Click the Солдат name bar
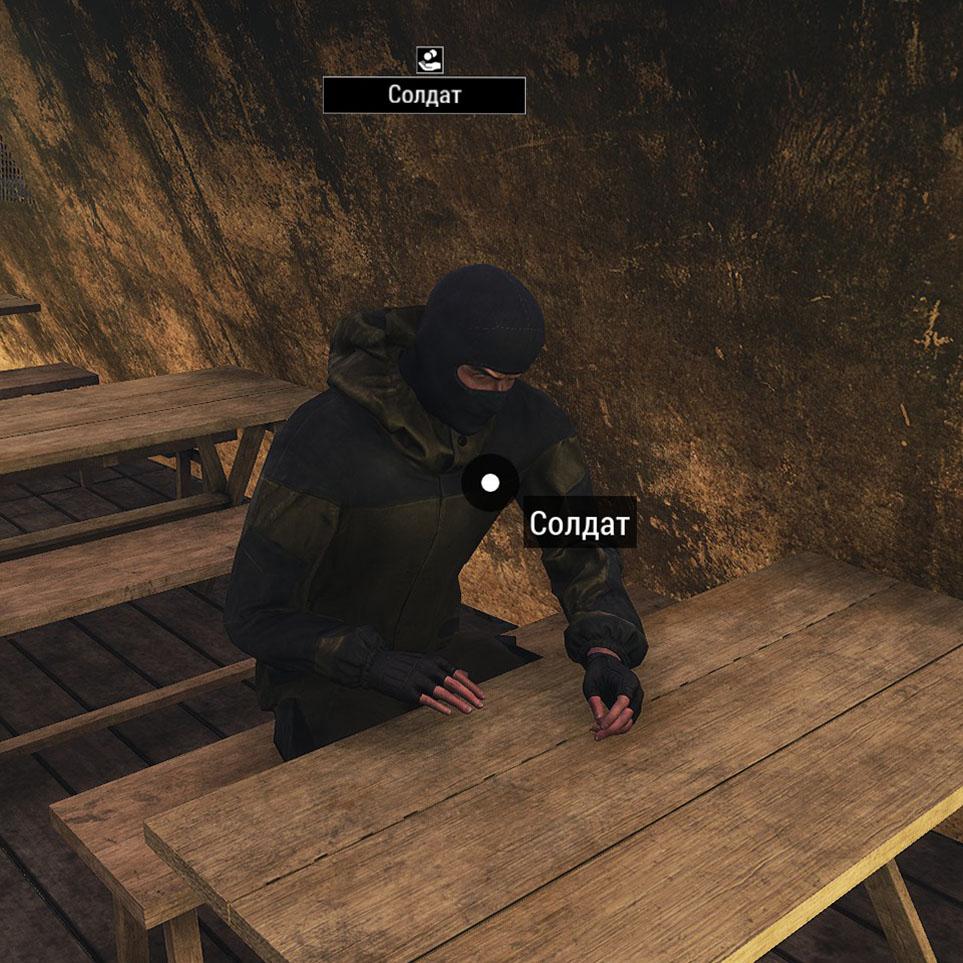 [x=424, y=96]
